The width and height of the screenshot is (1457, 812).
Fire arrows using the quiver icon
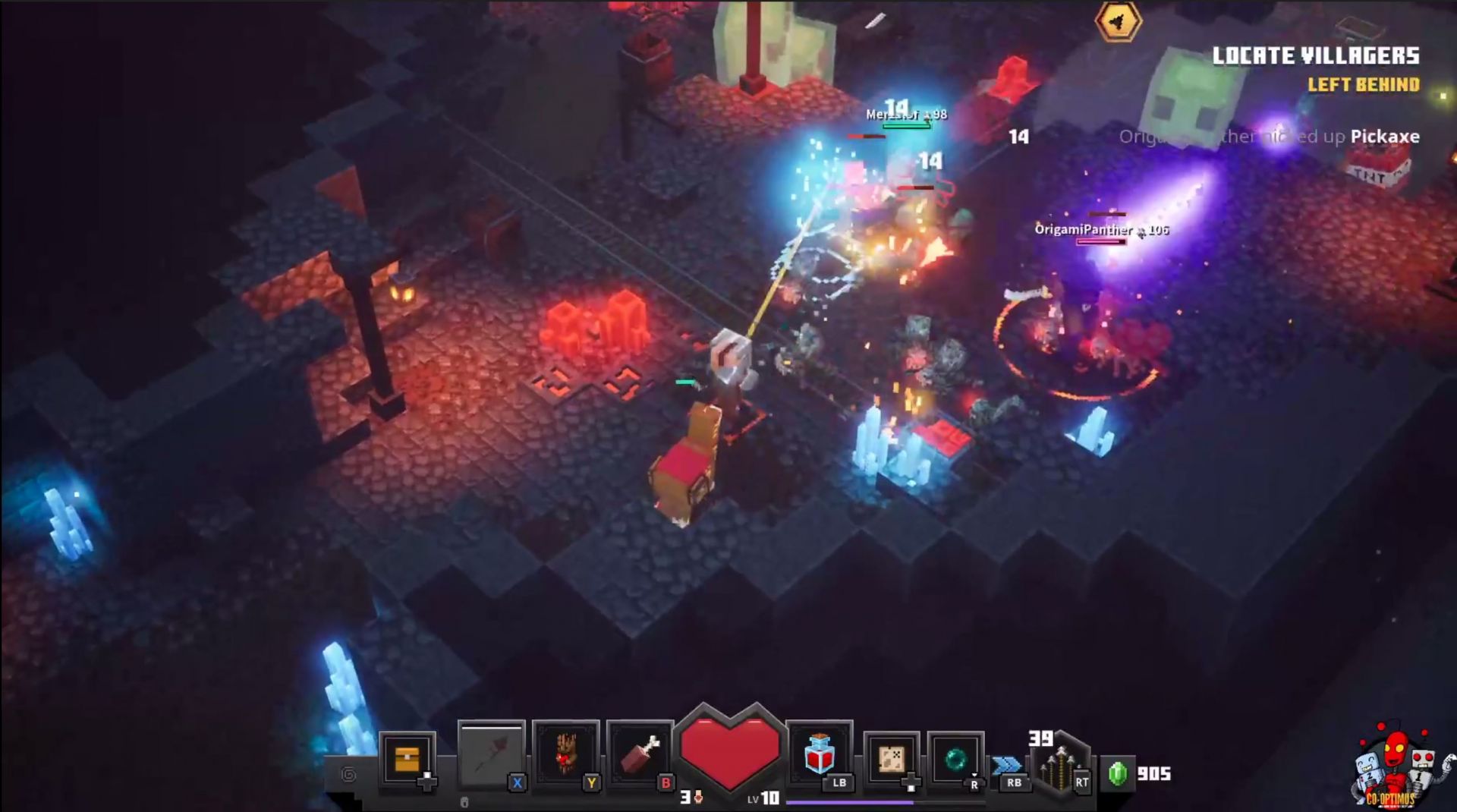coord(1060,765)
